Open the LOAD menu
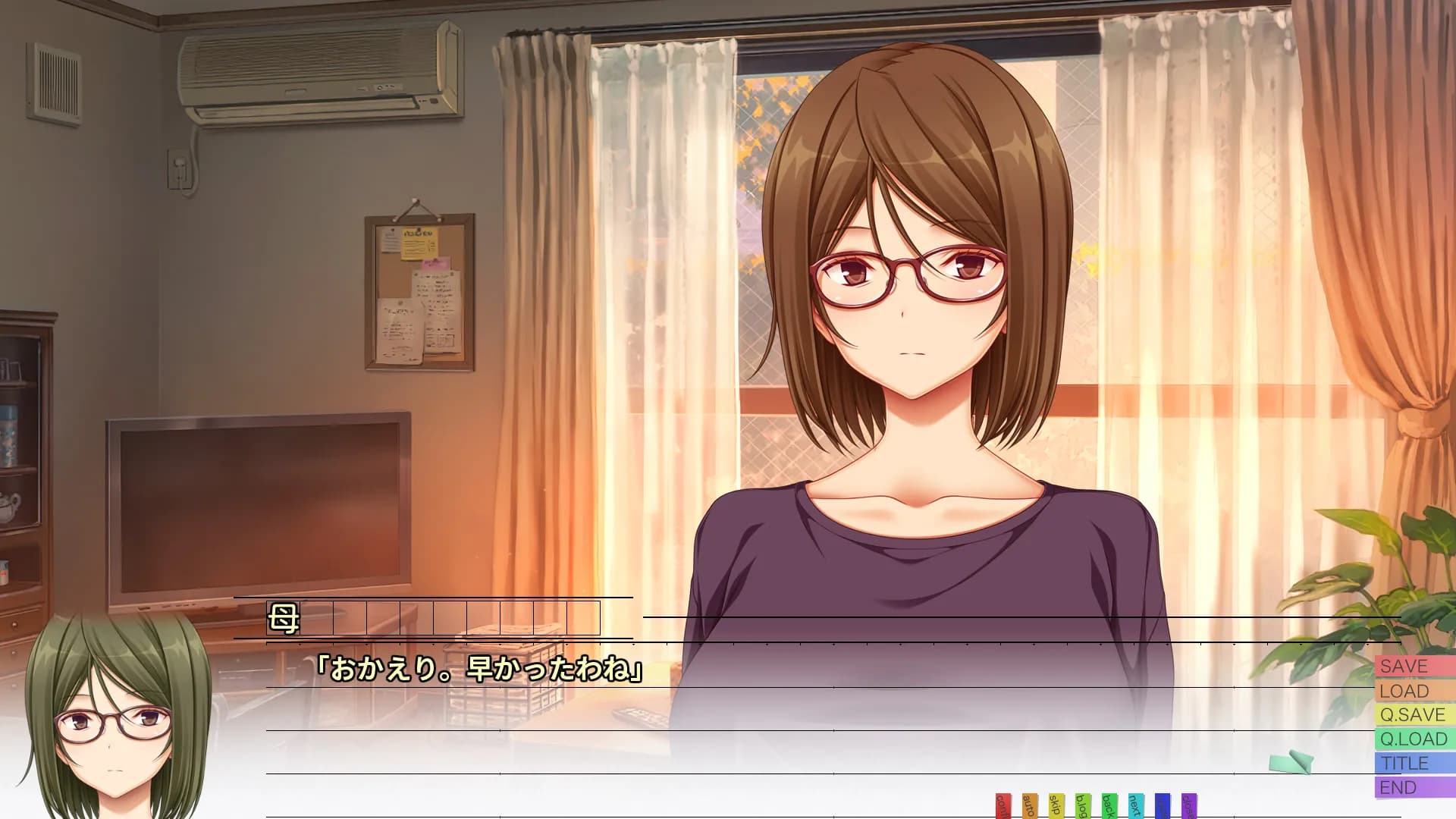The image size is (1456, 819). pos(1412,691)
